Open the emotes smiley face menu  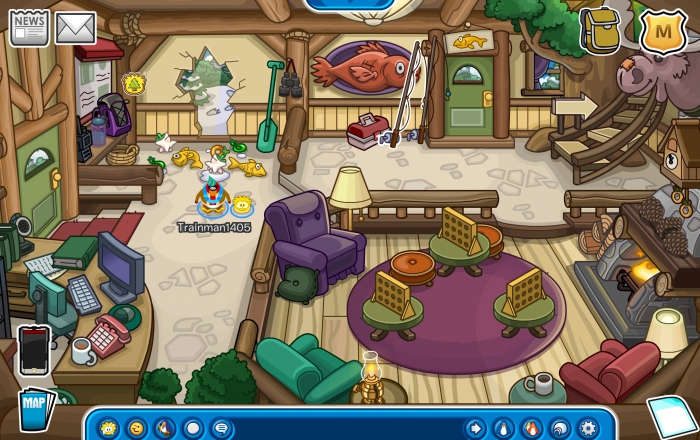point(136,428)
